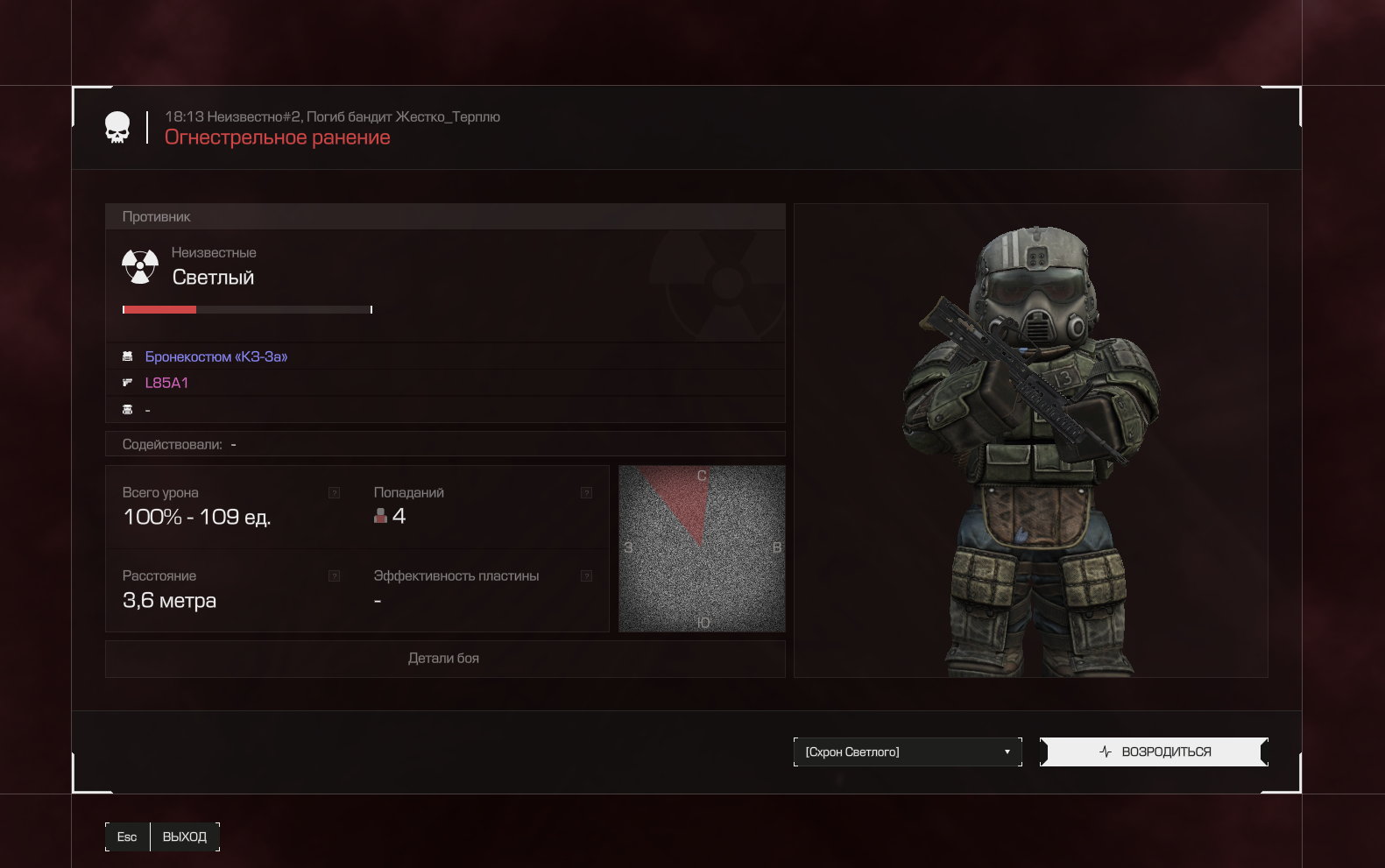
Task: Open the Бронекостюм «КЗ-За» armor link
Action: [x=216, y=356]
